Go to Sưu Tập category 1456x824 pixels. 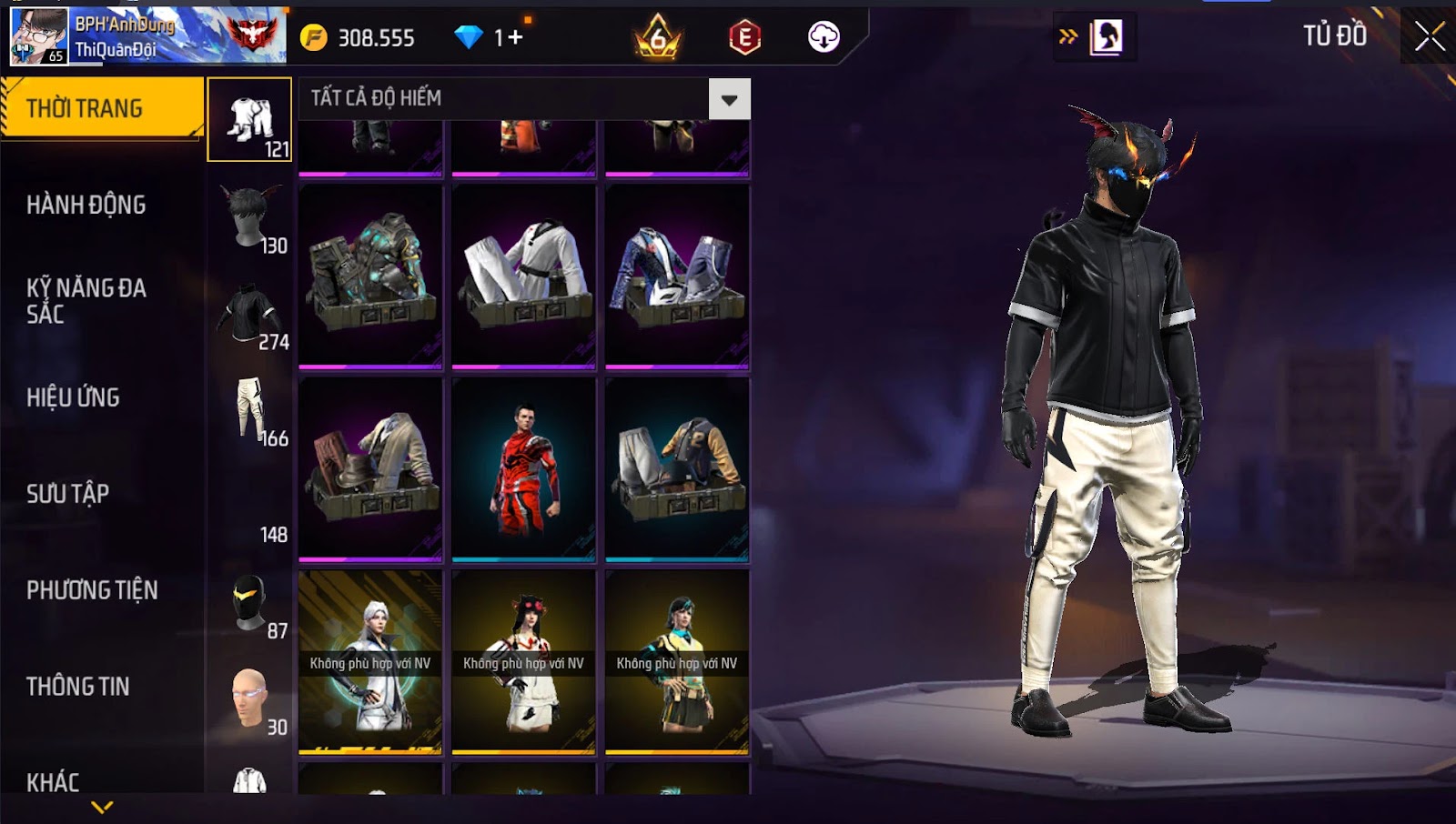click(x=68, y=494)
